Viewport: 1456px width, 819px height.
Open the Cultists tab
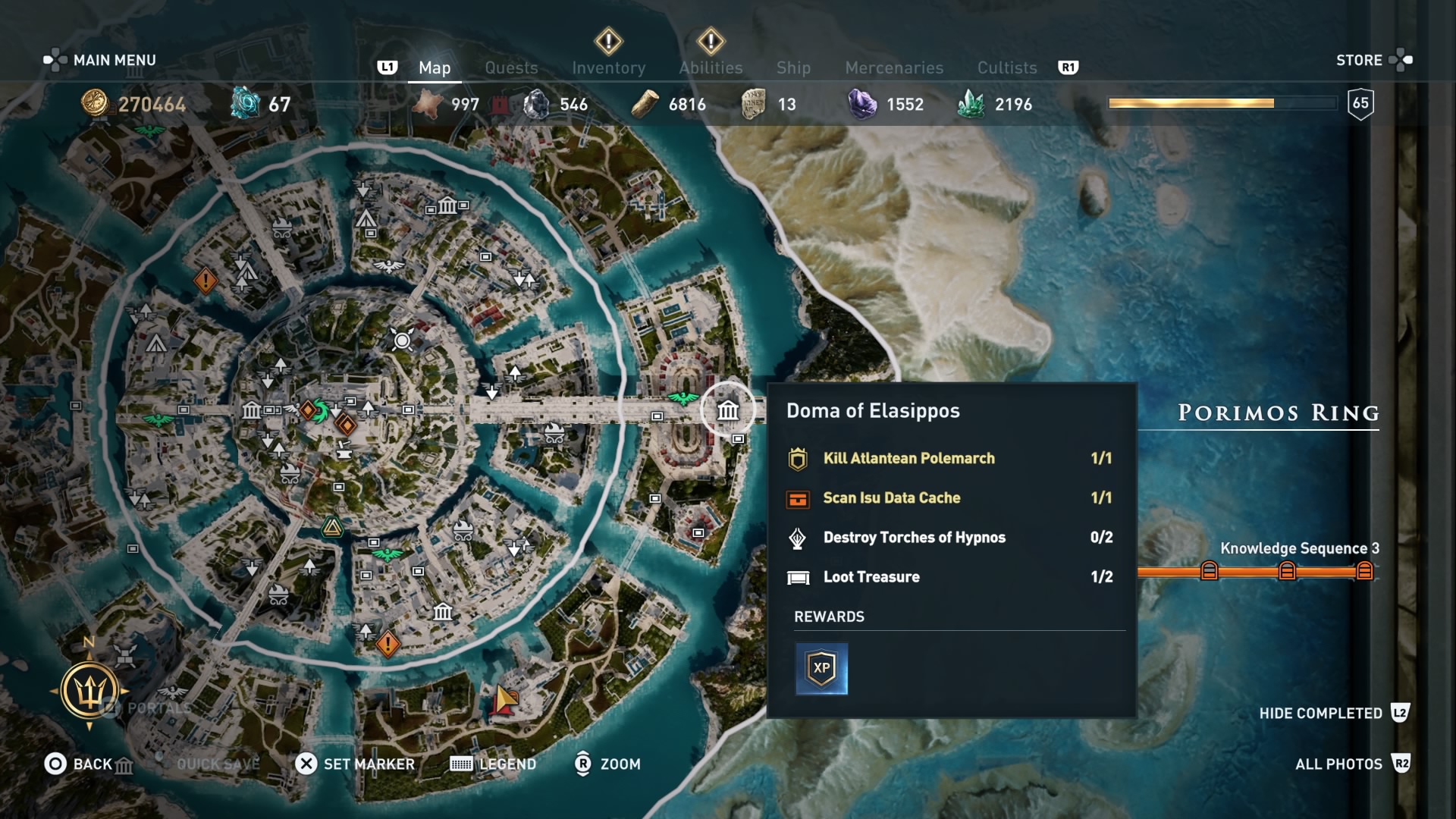[1006, 67]
